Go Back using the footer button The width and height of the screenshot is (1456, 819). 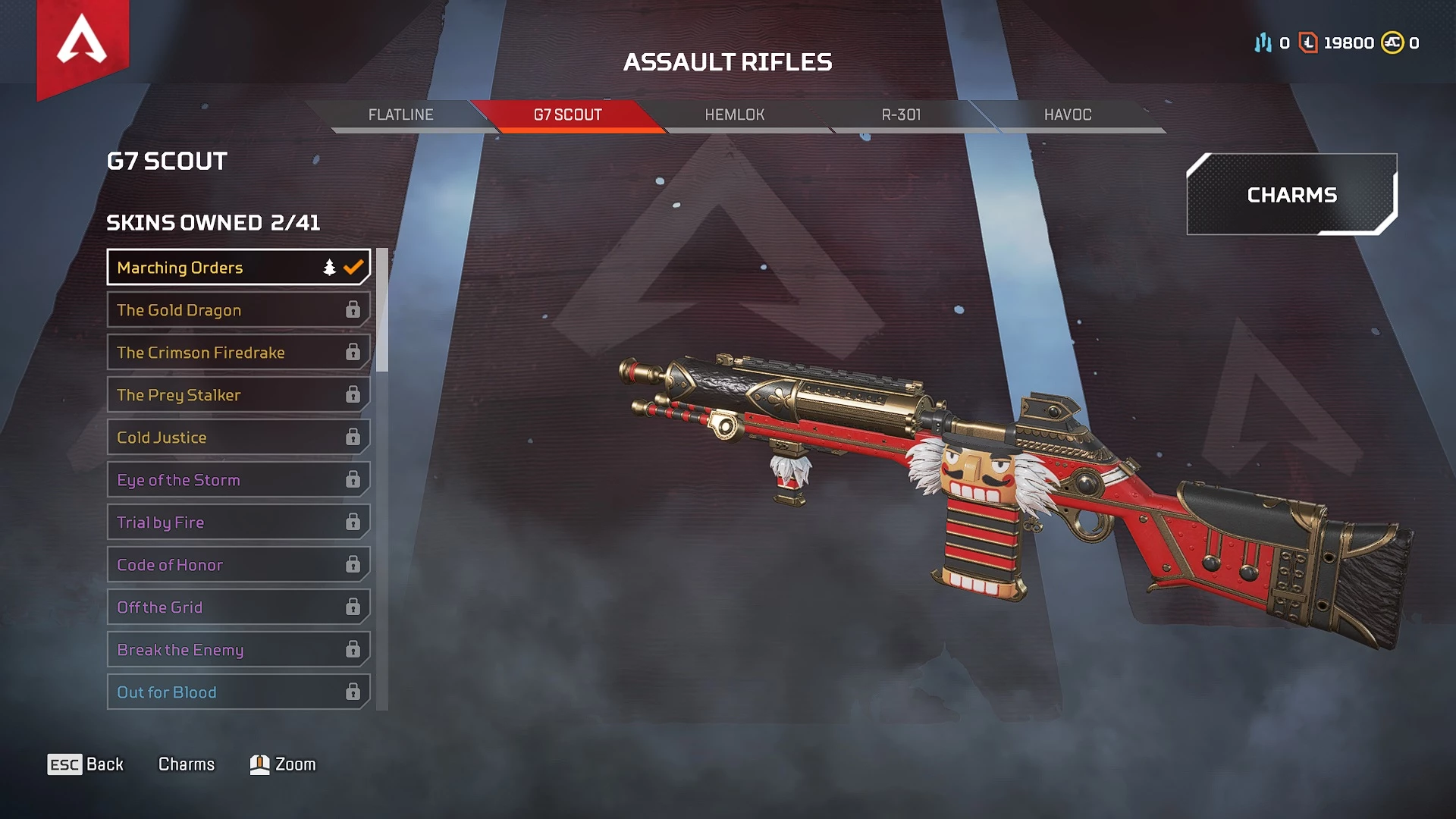pos(86,764)
